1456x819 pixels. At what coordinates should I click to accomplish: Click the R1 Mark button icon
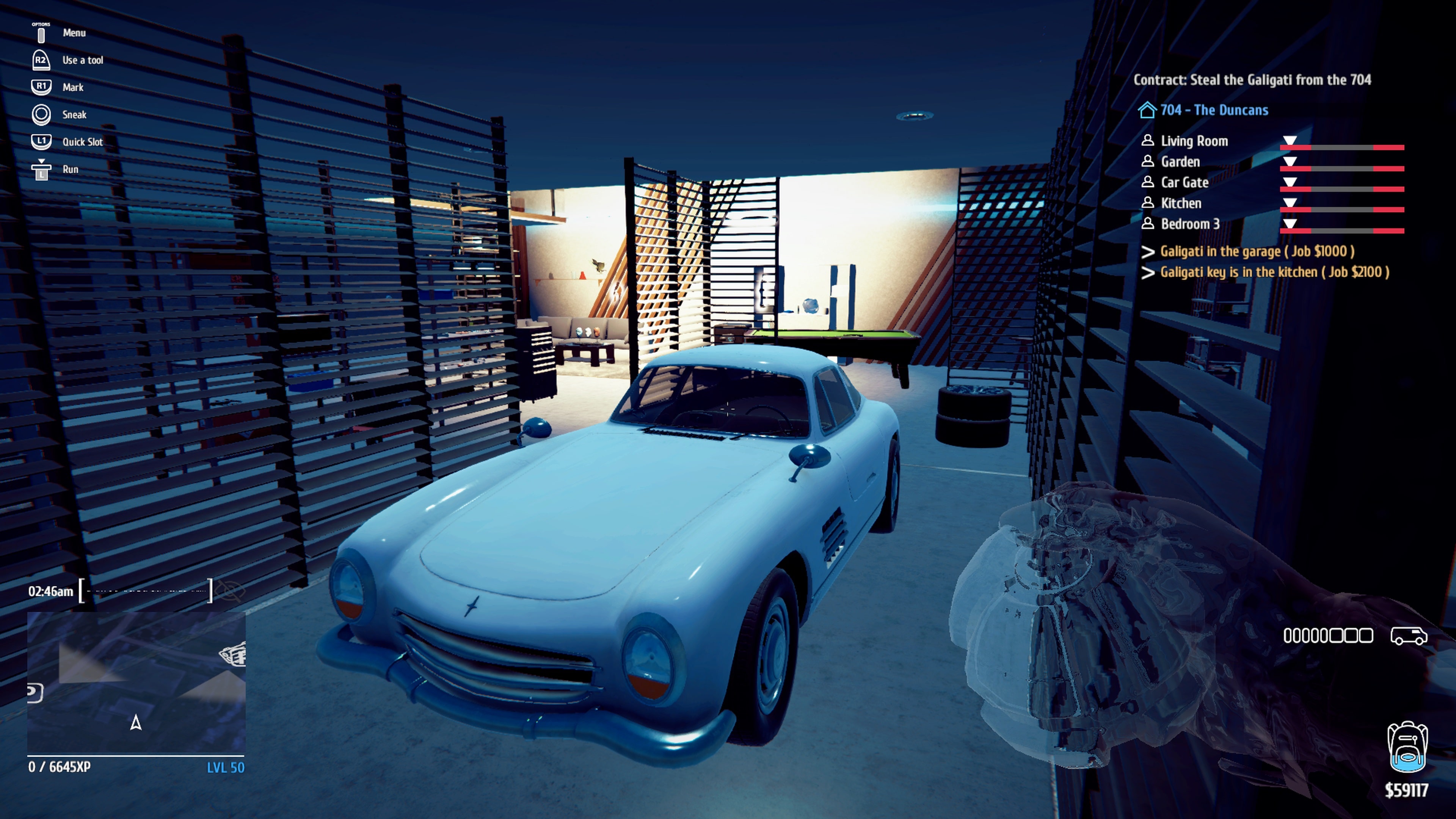pyautogui.click(x=41, y=86)
